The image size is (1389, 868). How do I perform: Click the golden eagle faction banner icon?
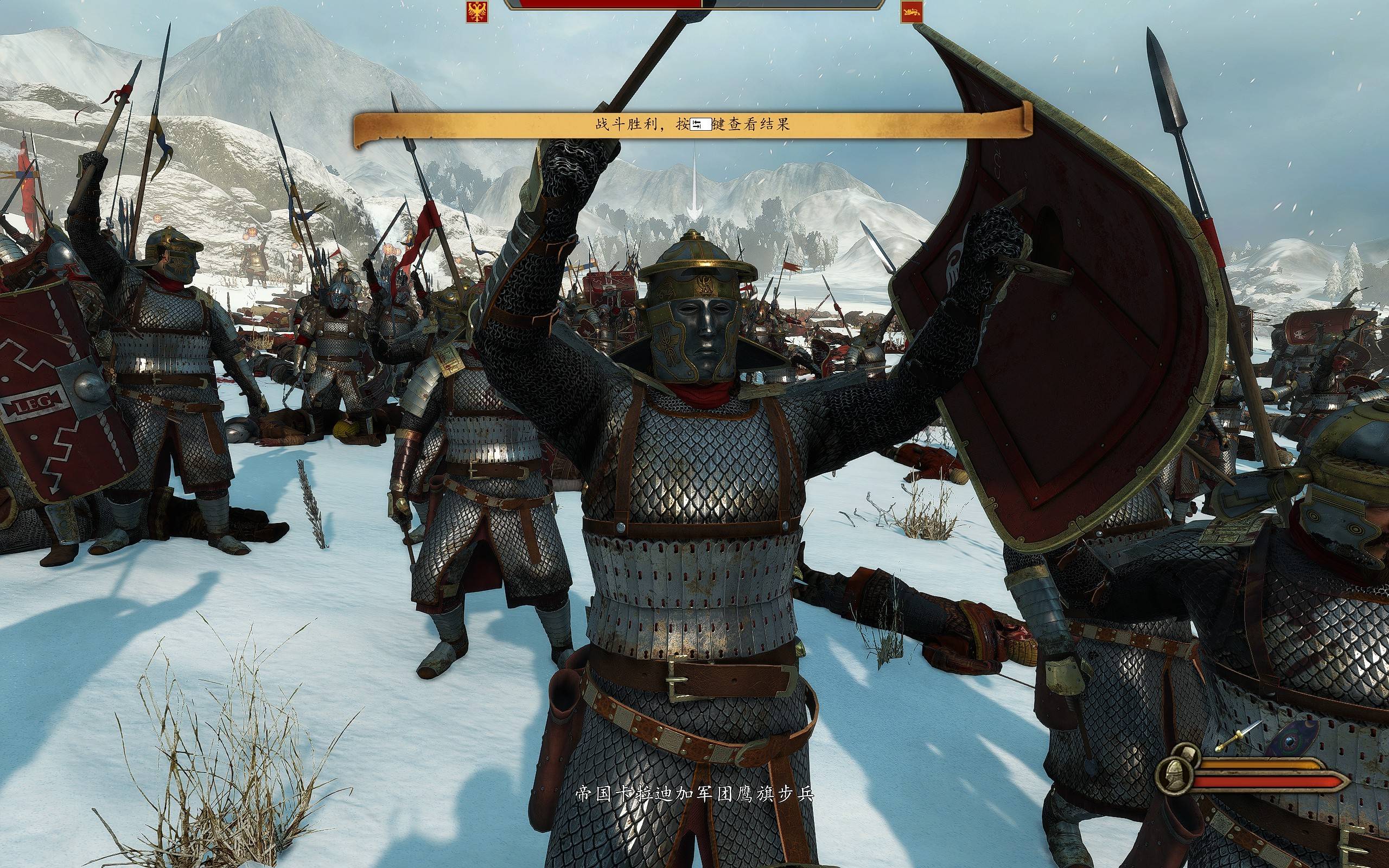click(x=477, y=12)
